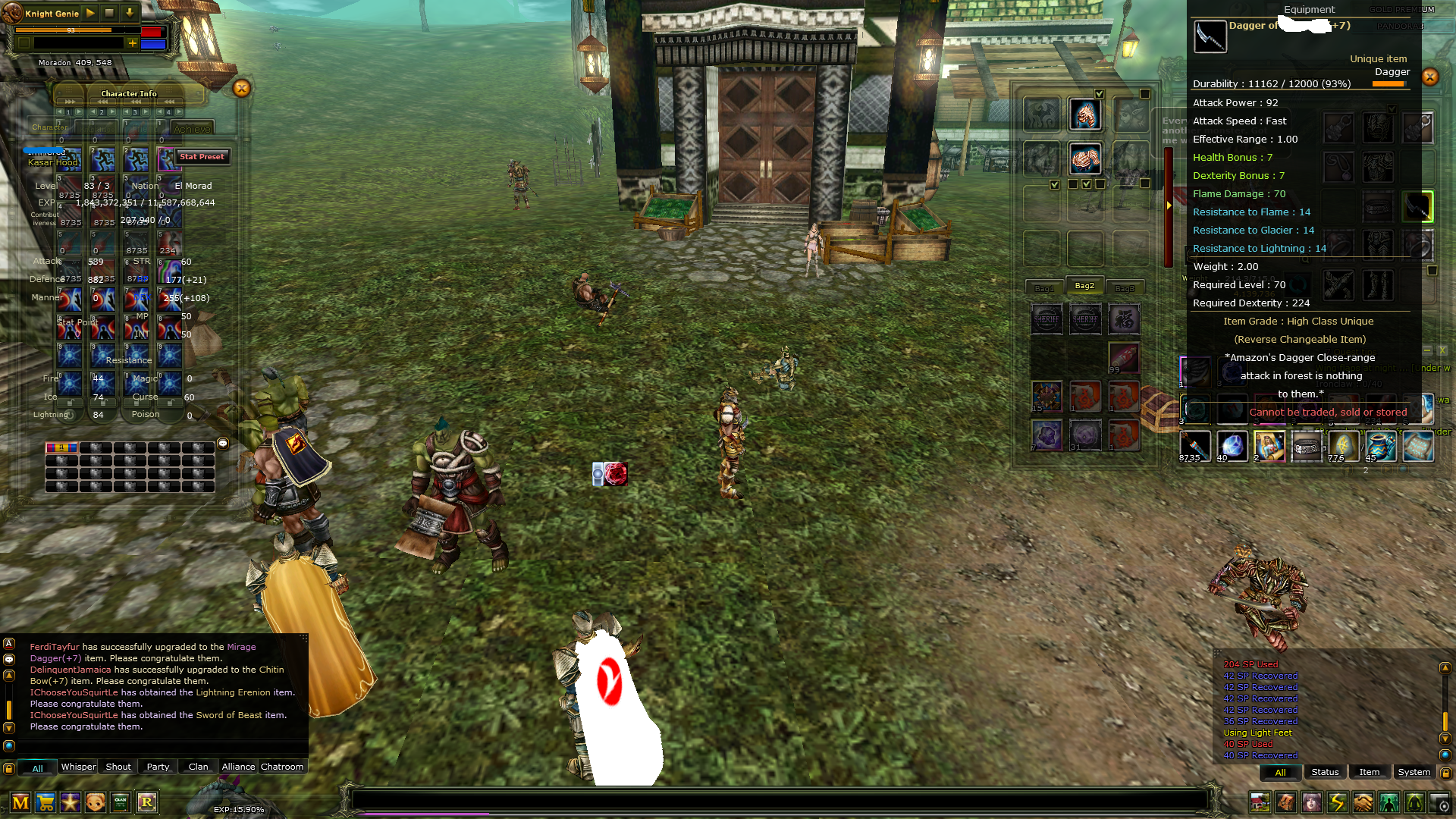1456x819 pixels.
Task: Switch to the Clan chat tab
Action: click(198, 767)
